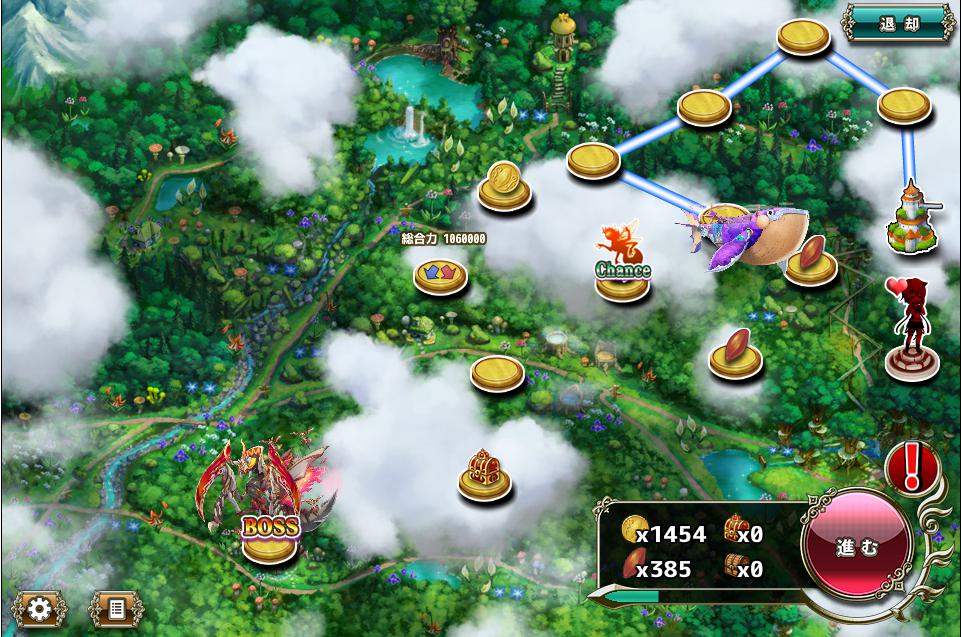Viewport: 961px width, 637px height.
Task: Pick the tower node on the map
Action: 912,218
